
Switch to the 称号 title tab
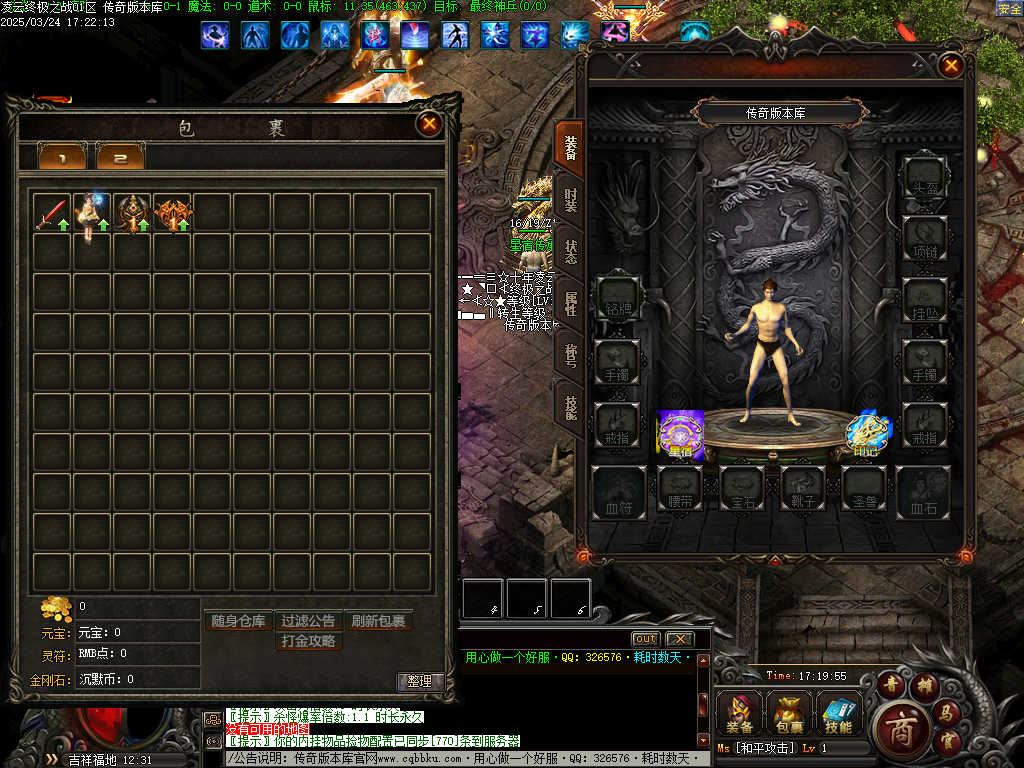[570, 355]
